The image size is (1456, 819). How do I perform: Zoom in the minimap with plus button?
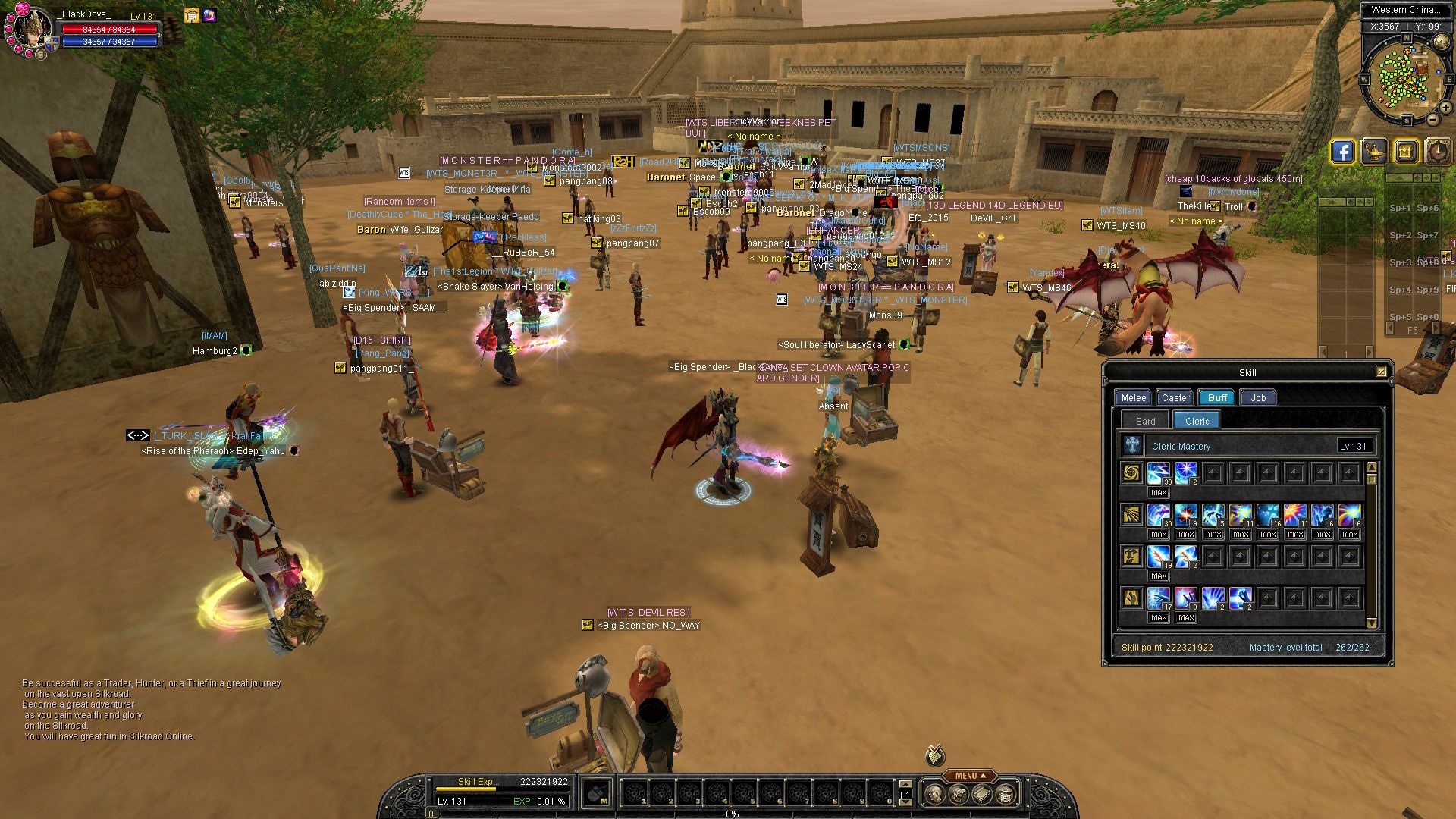pos(1447,108)
